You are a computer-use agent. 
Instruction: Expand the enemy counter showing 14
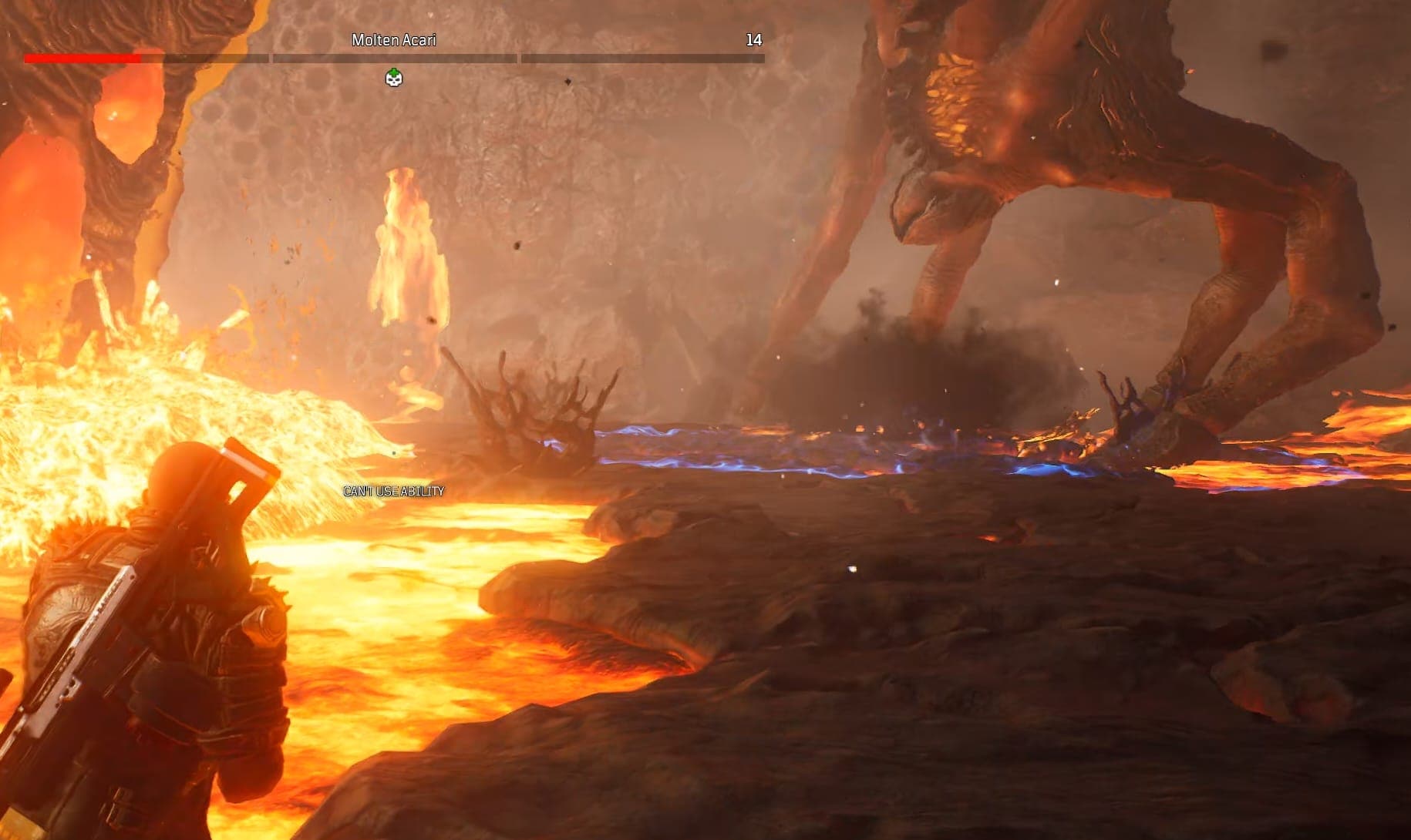[x=756, y=39]
